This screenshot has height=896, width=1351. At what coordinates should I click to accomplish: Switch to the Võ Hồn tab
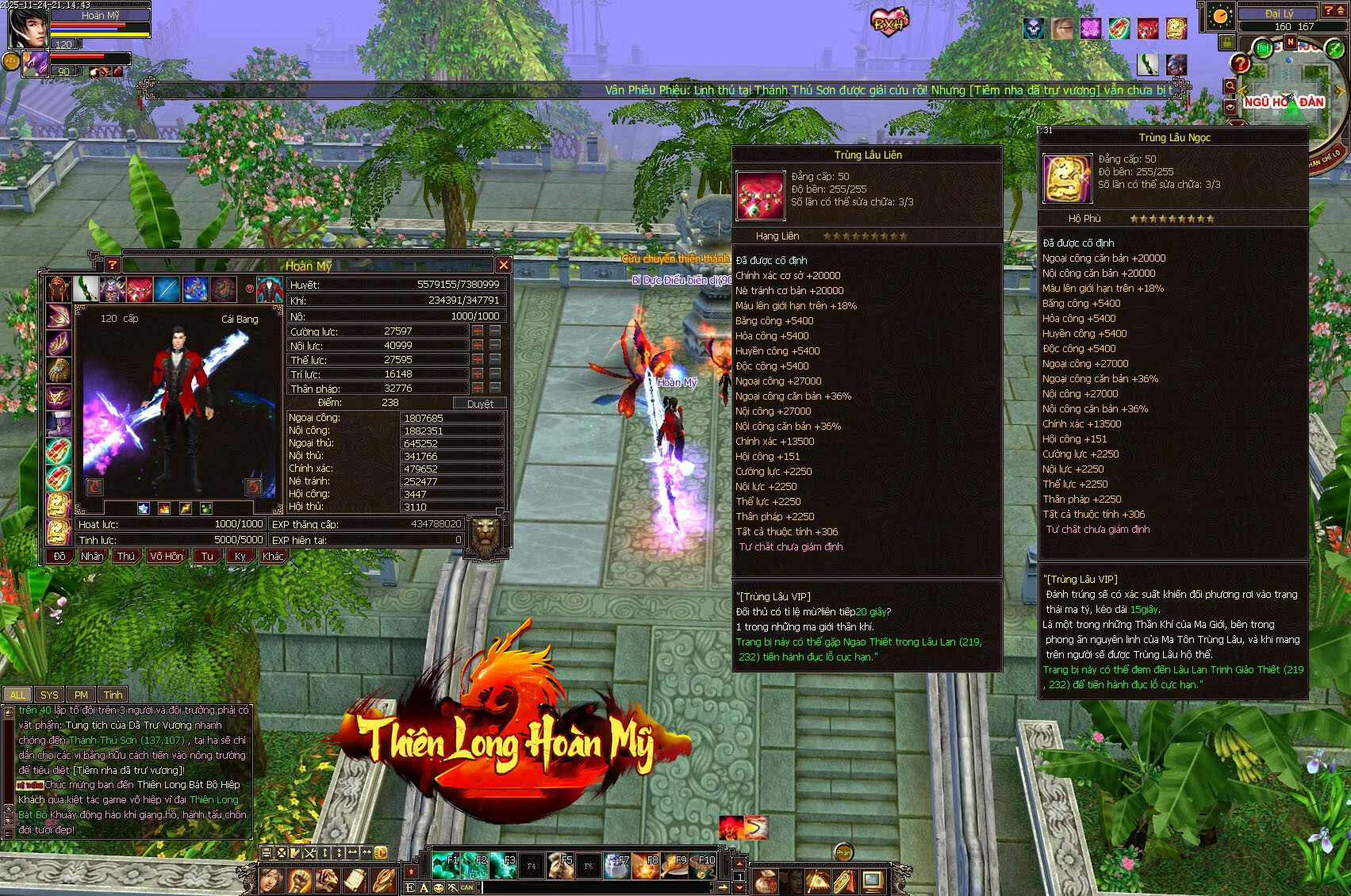(x=167, y=556)
